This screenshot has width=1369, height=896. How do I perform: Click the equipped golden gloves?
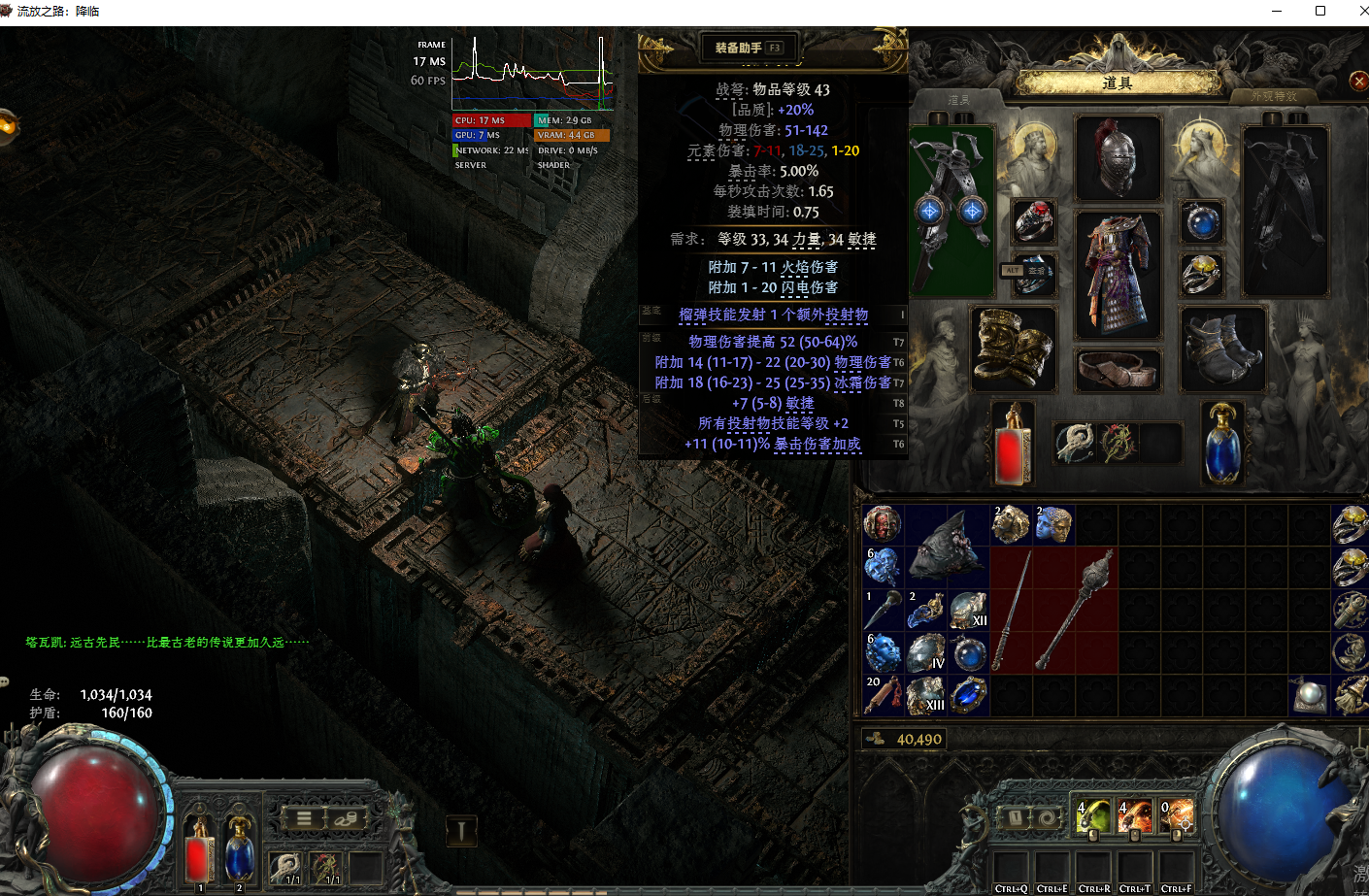[1013, 348]
